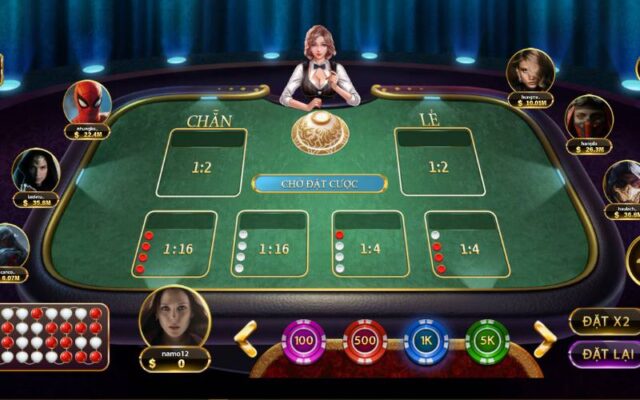Repeat the bet with ĐẶT LẠI
The height and width of the screenshot is (400, 640).
tap(604, 354)
